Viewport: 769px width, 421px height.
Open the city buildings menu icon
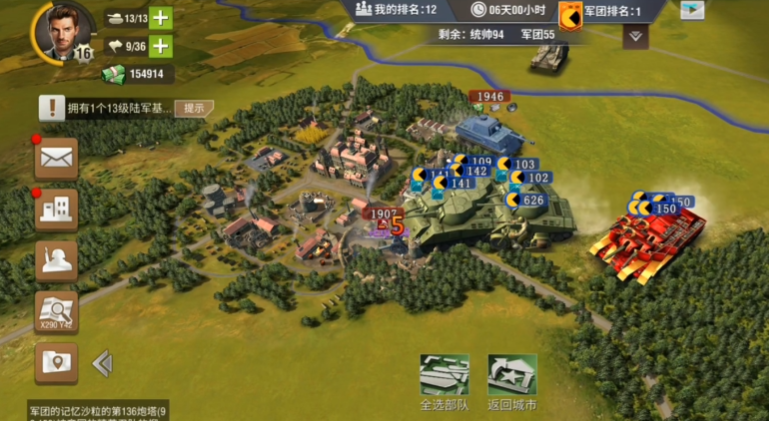[56, 209]
